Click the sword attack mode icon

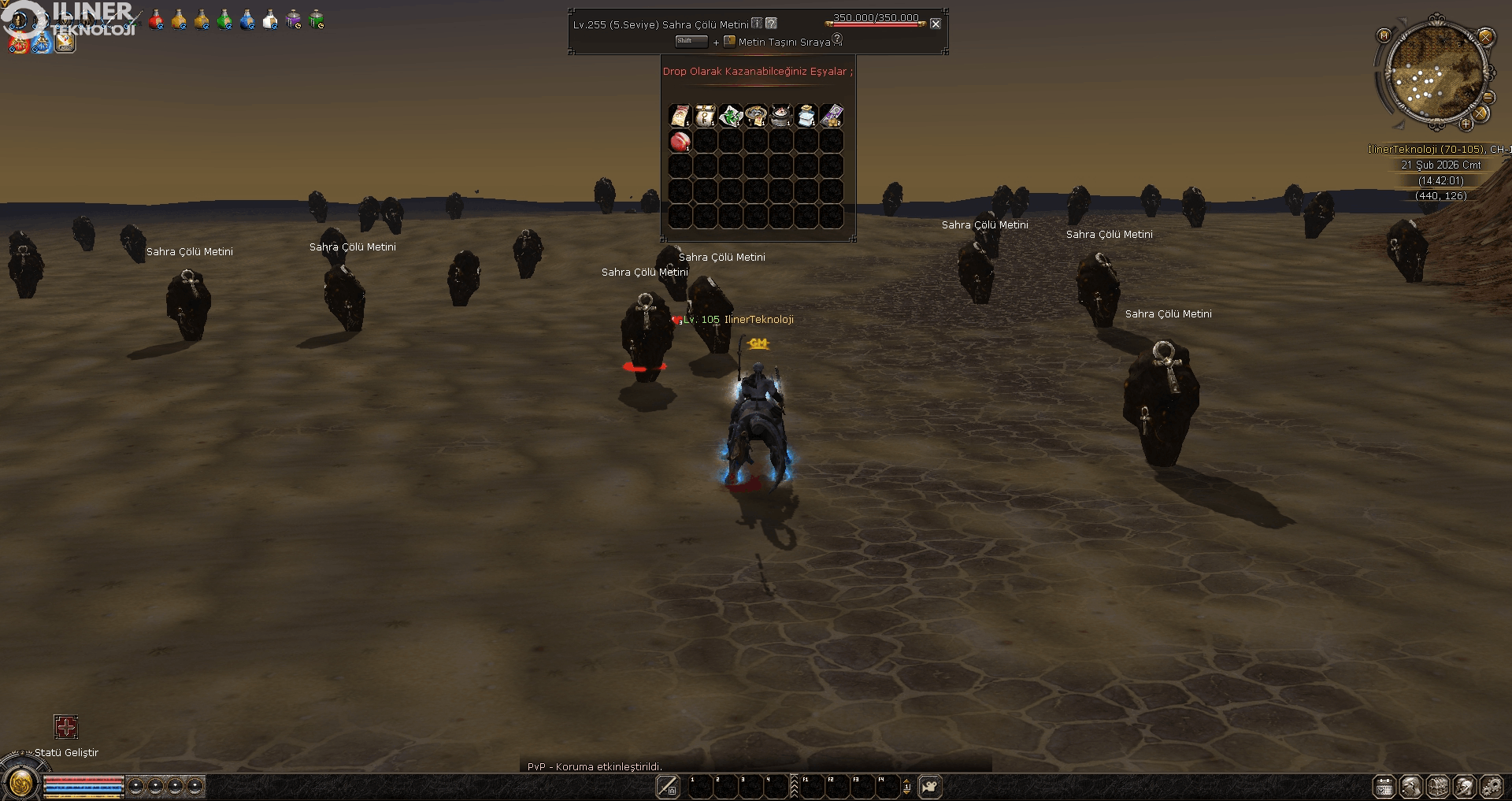(x=668, y=786)
